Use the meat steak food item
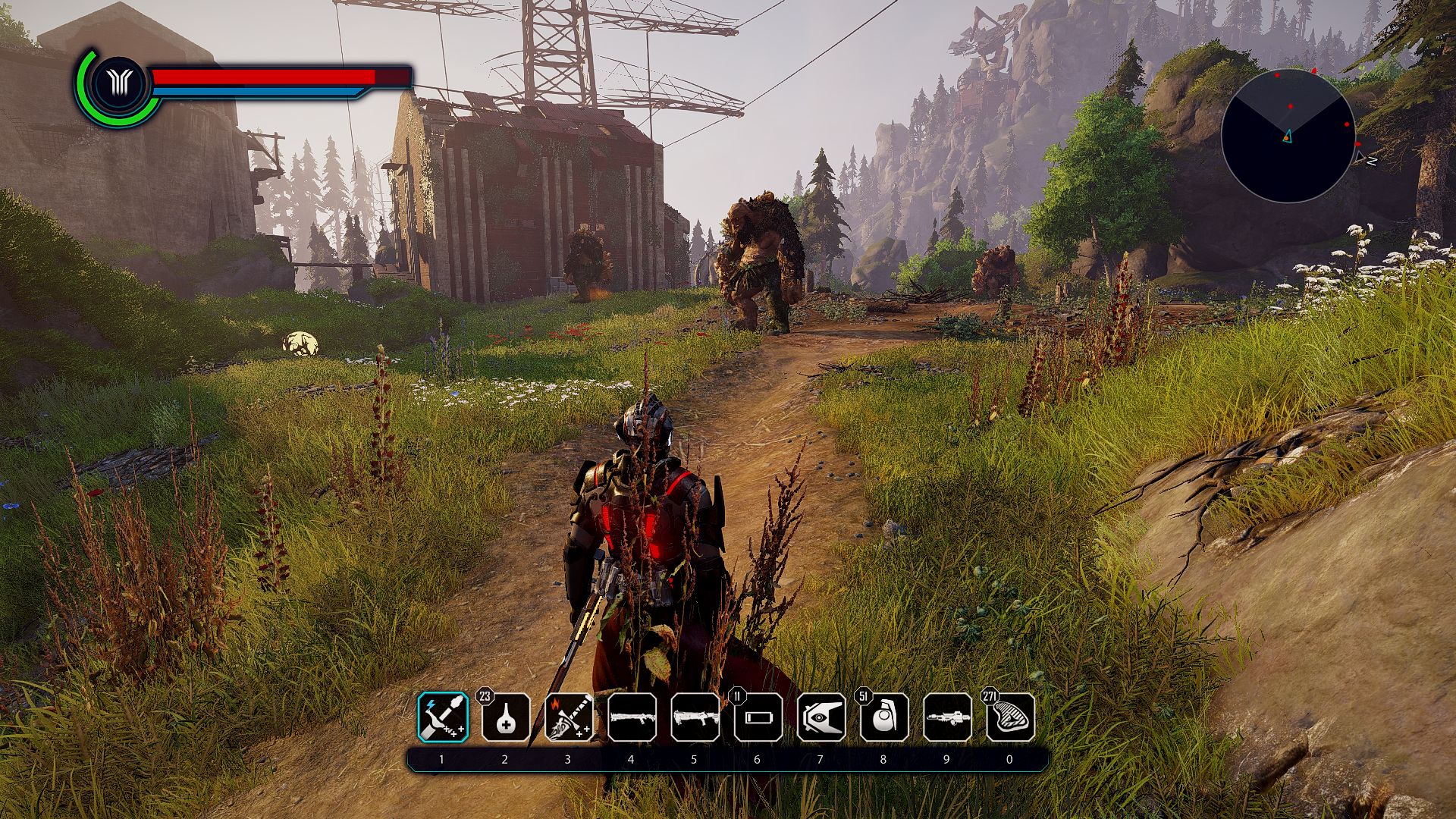This screenshot has height=819, width=1456. [1010, 717]
